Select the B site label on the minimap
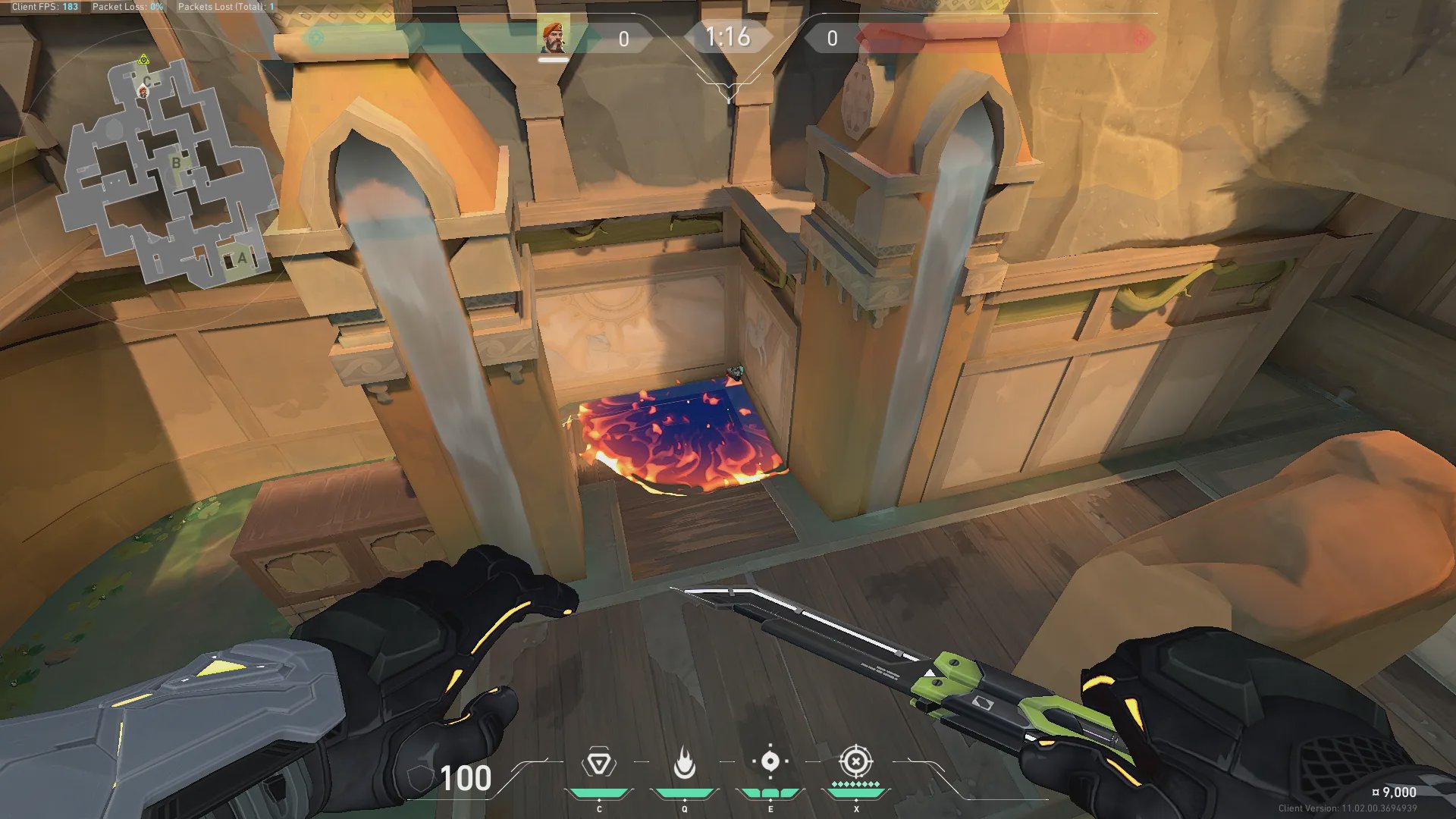The height and width of the screenshot is (819, 1456). point(176,162)
